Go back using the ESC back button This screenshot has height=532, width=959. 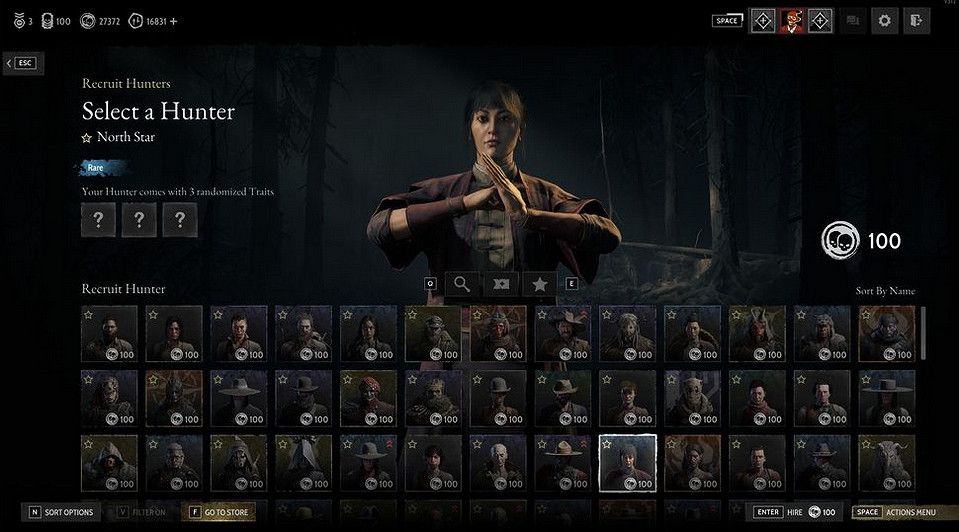click(22, 63)
